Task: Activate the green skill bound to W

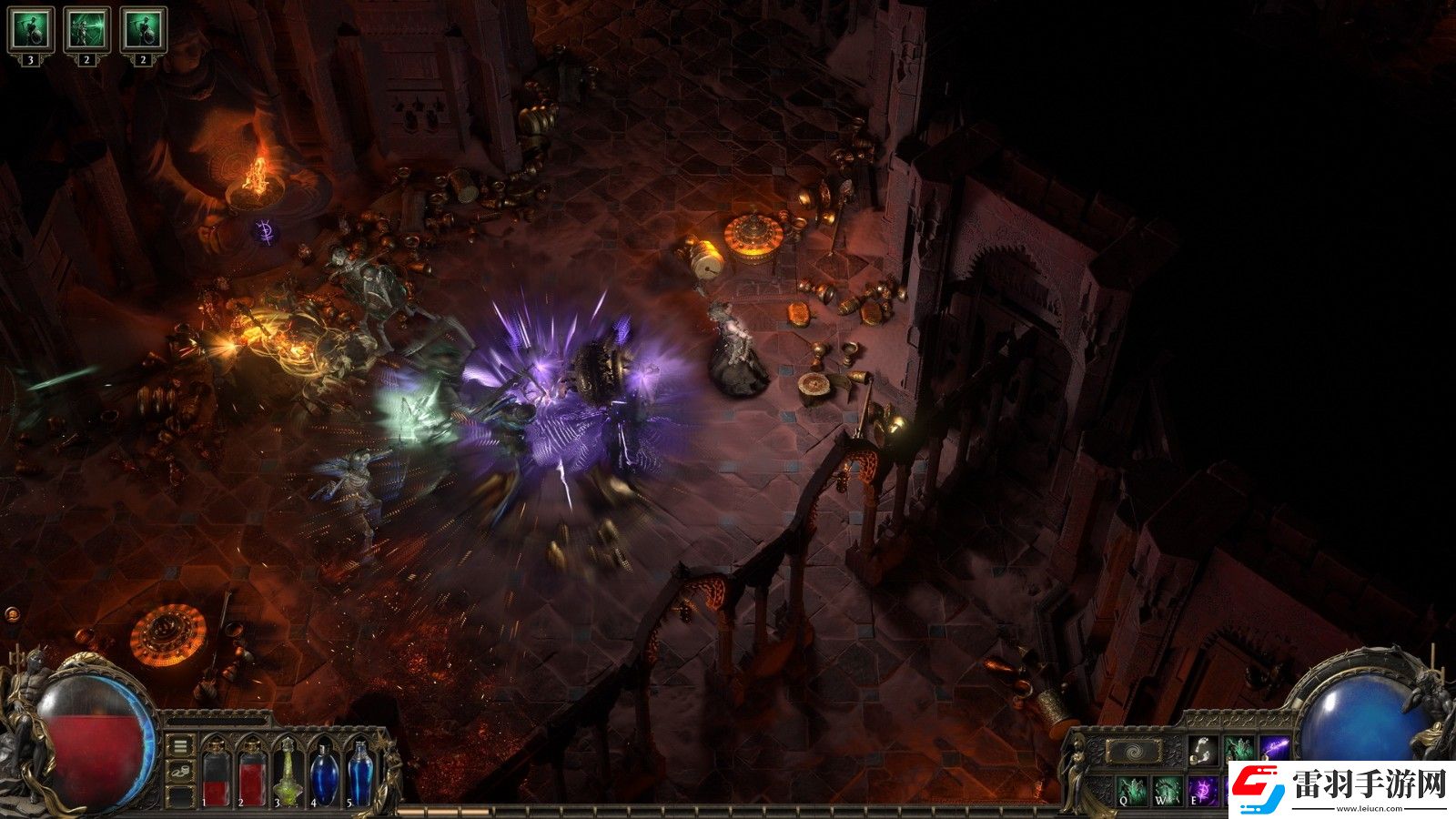Action: click(x=1168, y=789)
